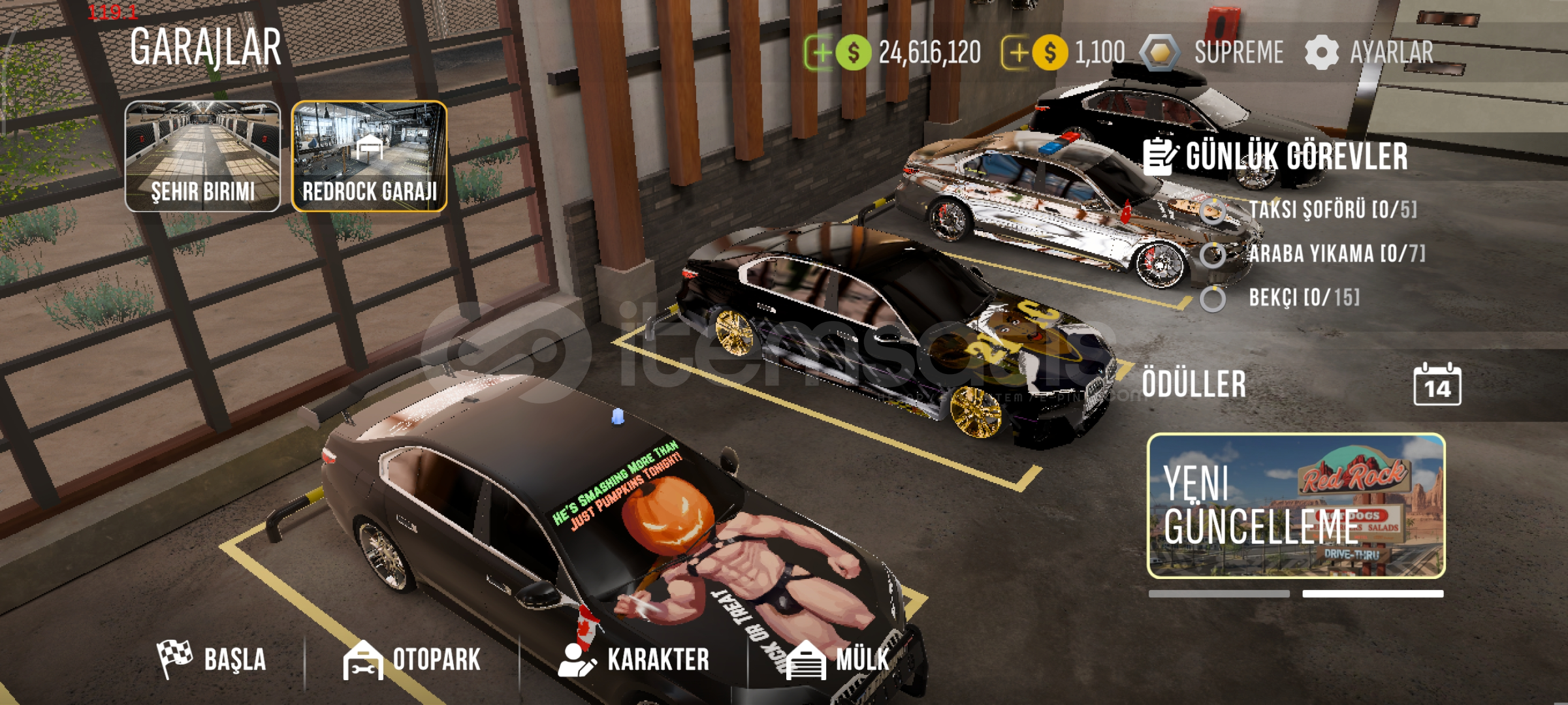Open the Ayarlar settings menu

pos(1369,52)
